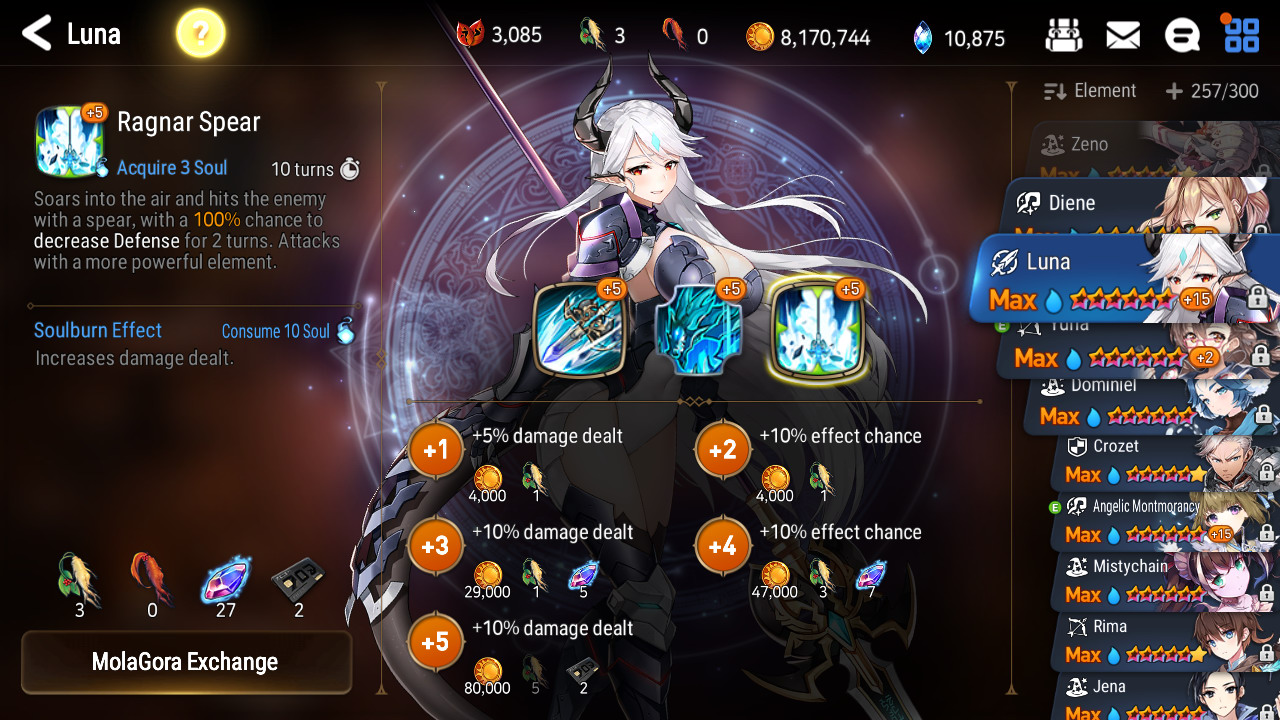The image size is (1280, 720).
Task: Open the yellow question mark help
Action: click(x=200, y=35)
